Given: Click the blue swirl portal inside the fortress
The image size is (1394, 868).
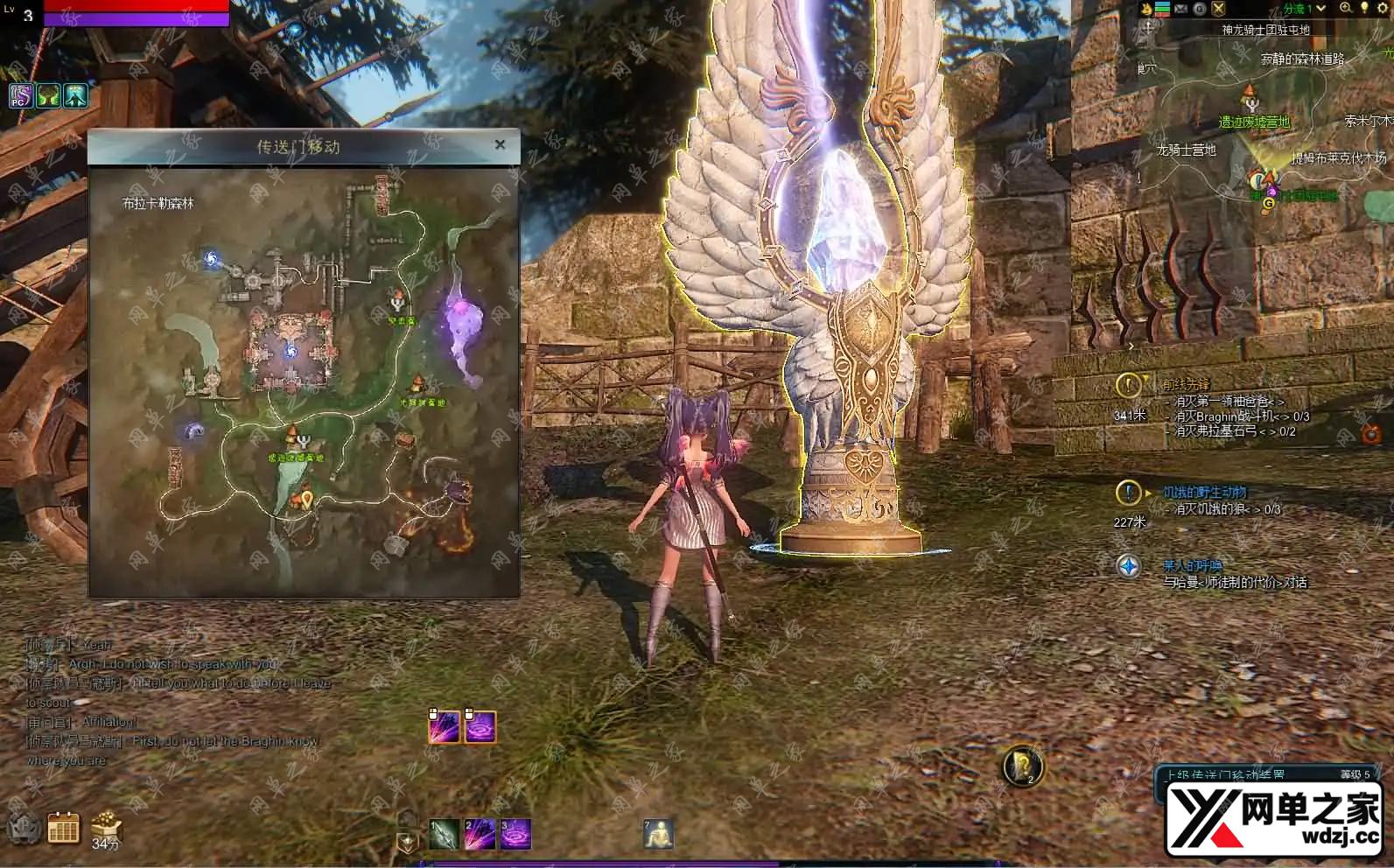Looking at the screenshot, I should (291, 351).
